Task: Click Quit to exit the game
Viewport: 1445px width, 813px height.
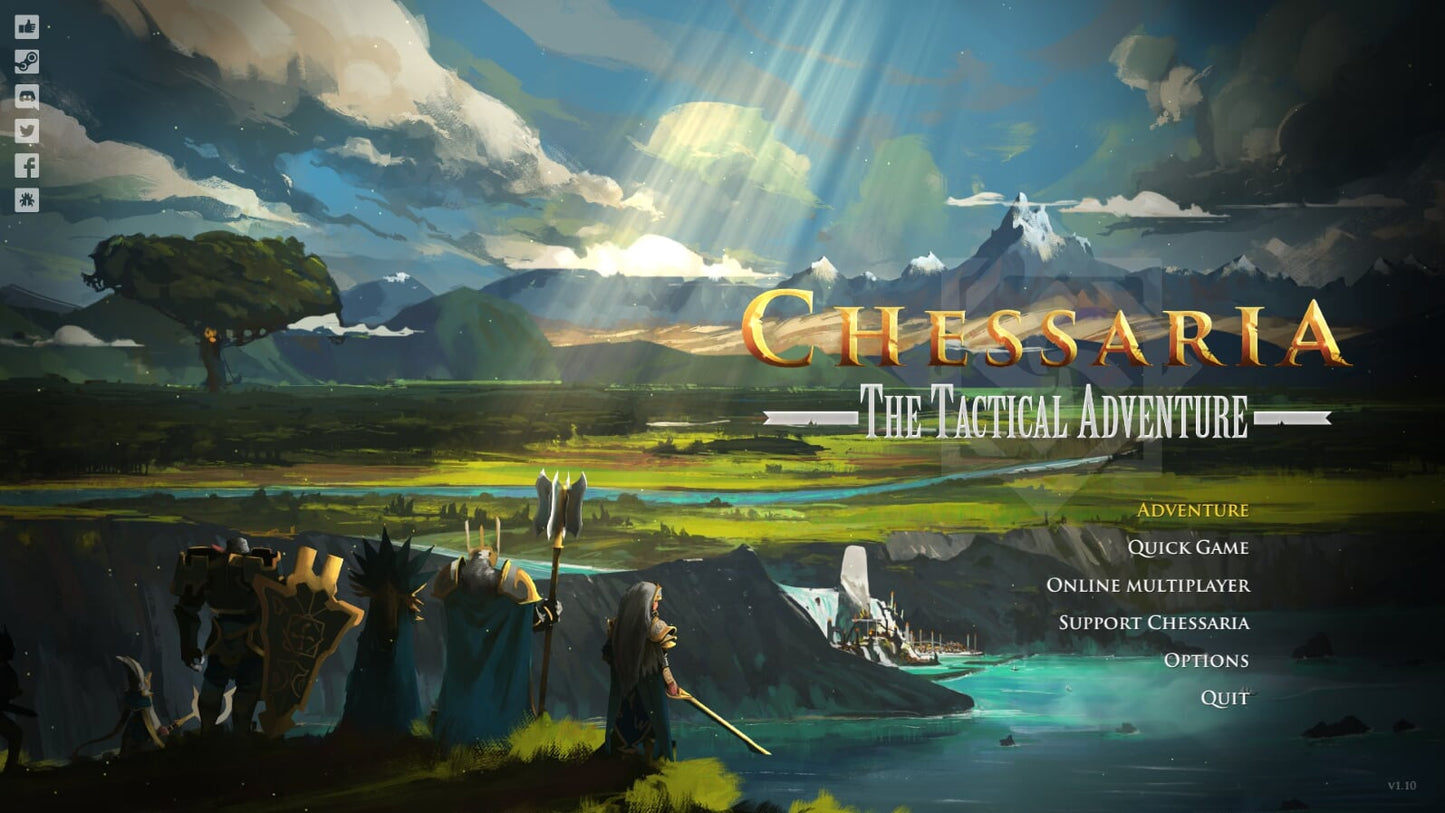Action: point(1225,698)
